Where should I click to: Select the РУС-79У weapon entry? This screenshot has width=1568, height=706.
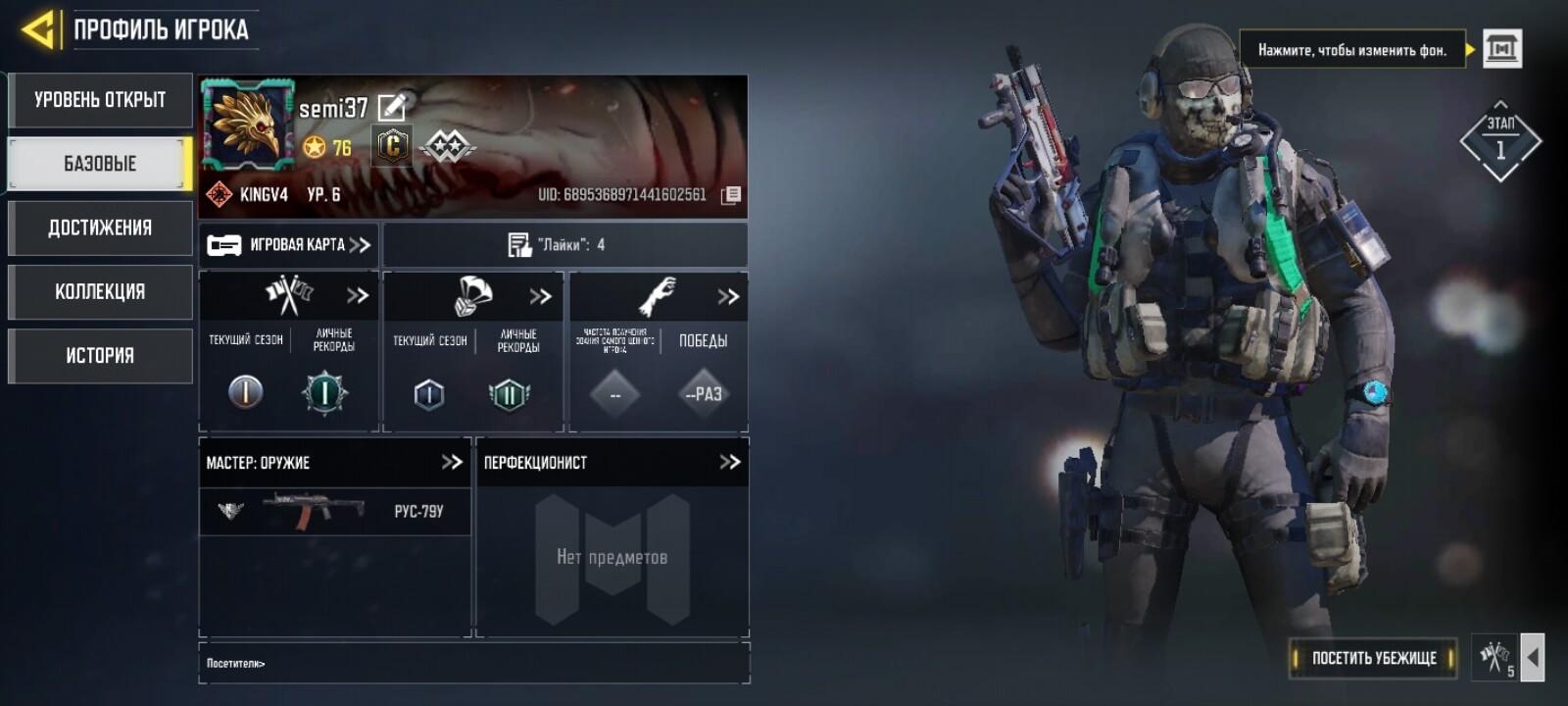coord(334,511)
